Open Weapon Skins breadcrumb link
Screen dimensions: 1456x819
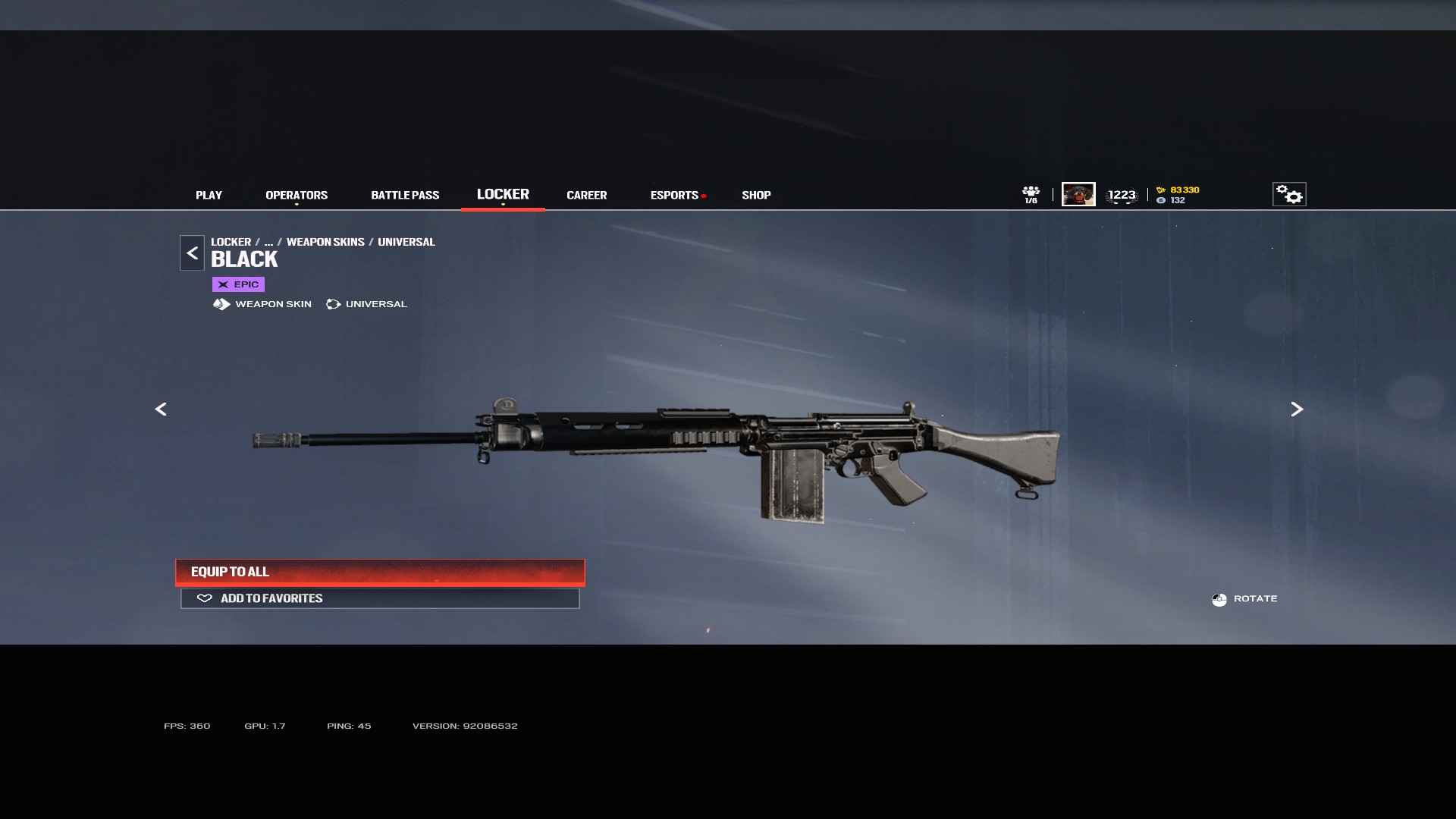pyautogui.click(x=325, y=242)
